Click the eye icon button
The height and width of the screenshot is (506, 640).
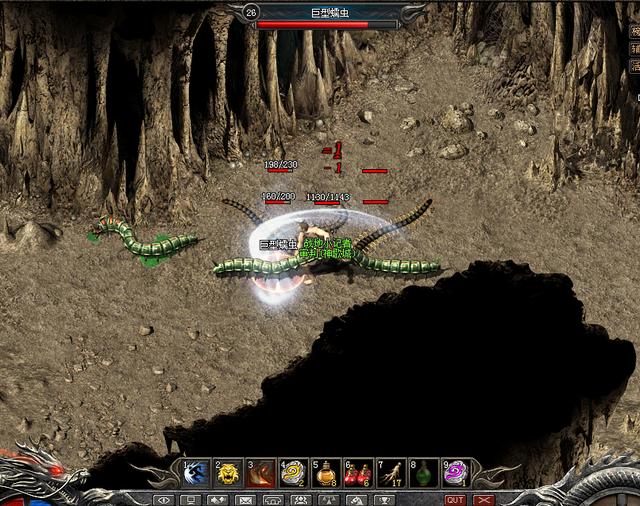(164, 499)
